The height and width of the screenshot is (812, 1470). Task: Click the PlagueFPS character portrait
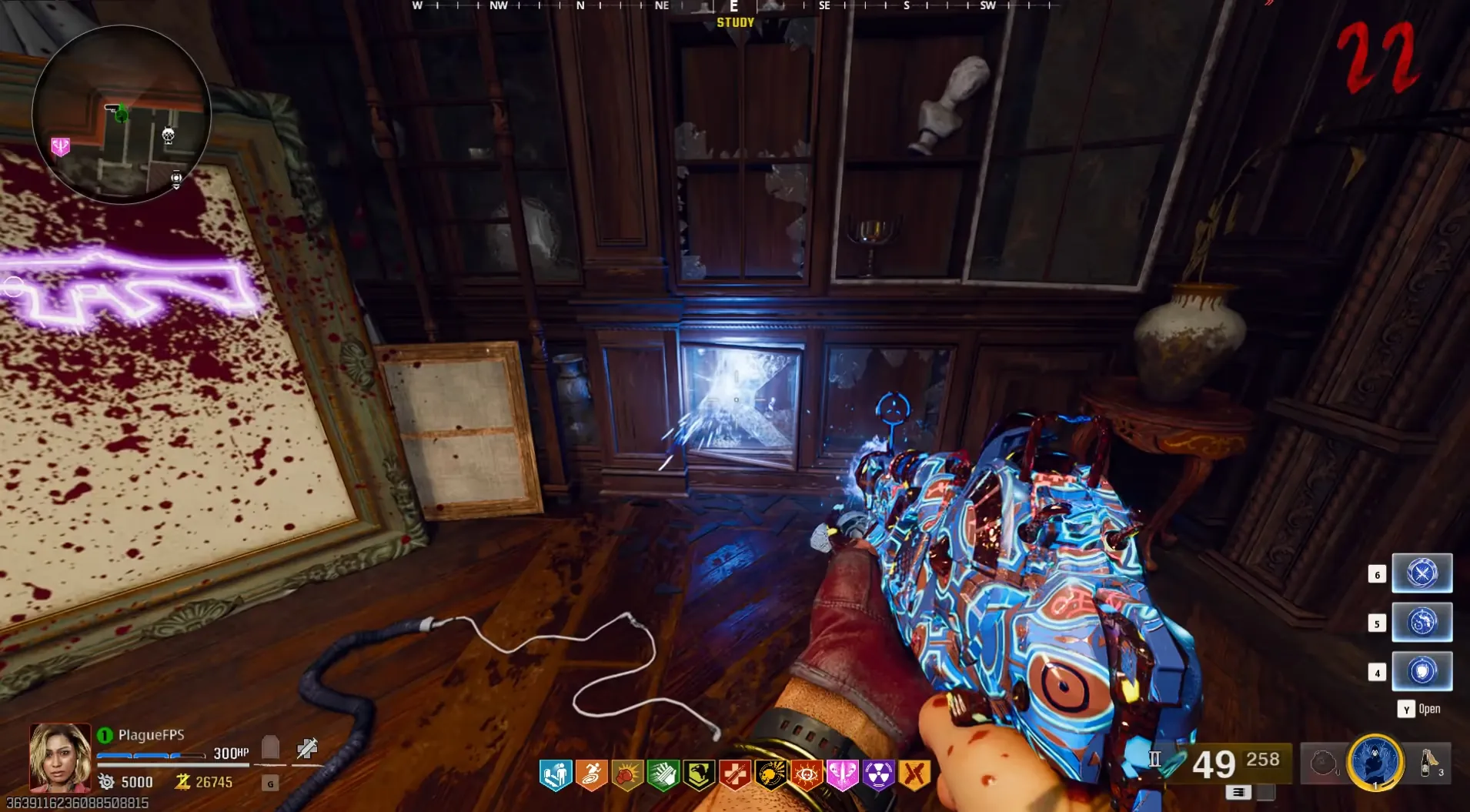click(x=59, y=757)
